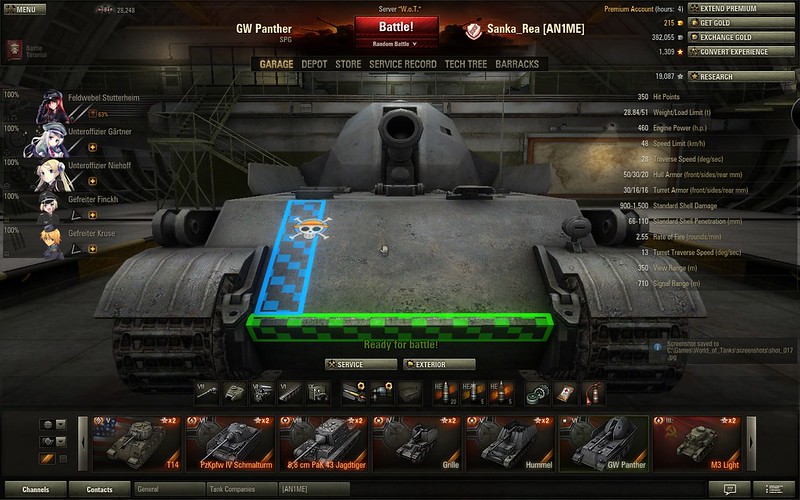The width and height of the screenshot is (800, 500).
Task: Go to the Barracks tab
Action: 516,64
